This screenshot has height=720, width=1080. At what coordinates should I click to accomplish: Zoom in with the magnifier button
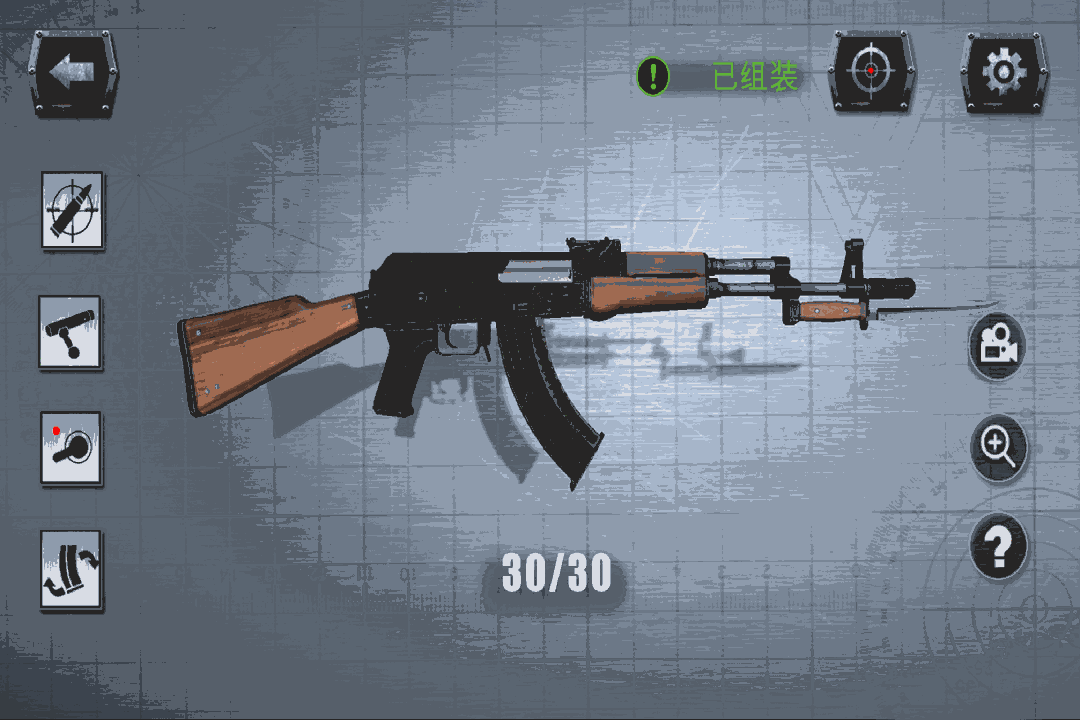coord(999,446)
